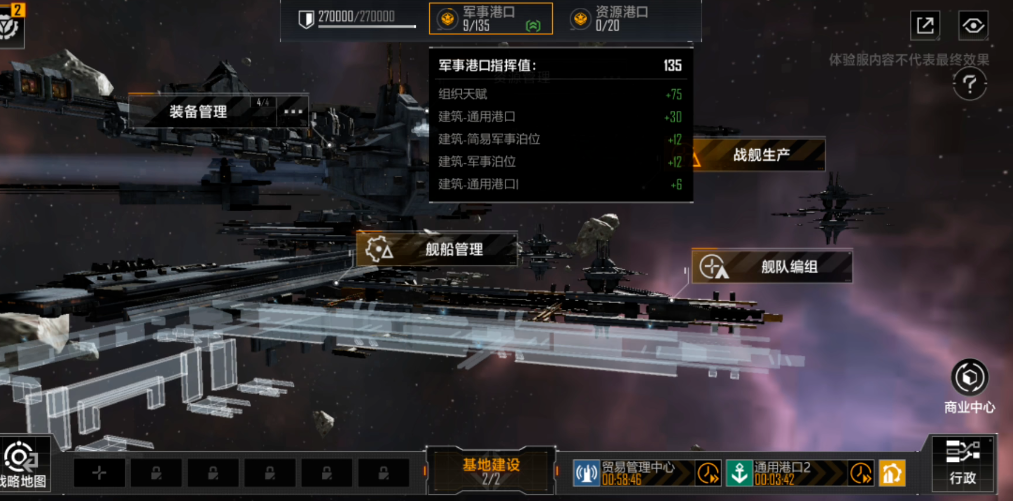Click the plus slot in the bottom bar
The height and width of the screenshot is (501, 1013).
tap(99, 473)
